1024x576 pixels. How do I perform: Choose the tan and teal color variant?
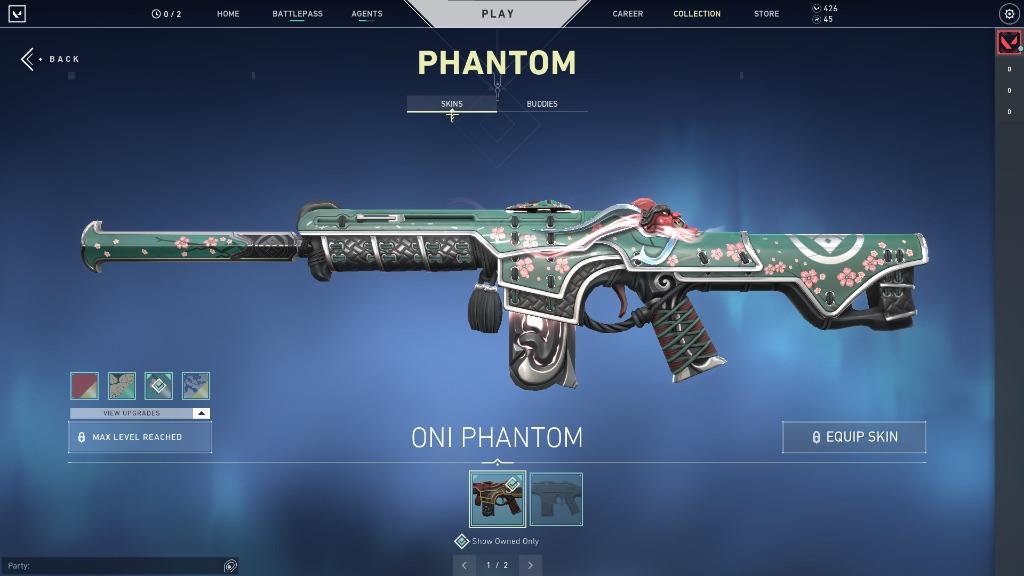click(x=122, y=386)
